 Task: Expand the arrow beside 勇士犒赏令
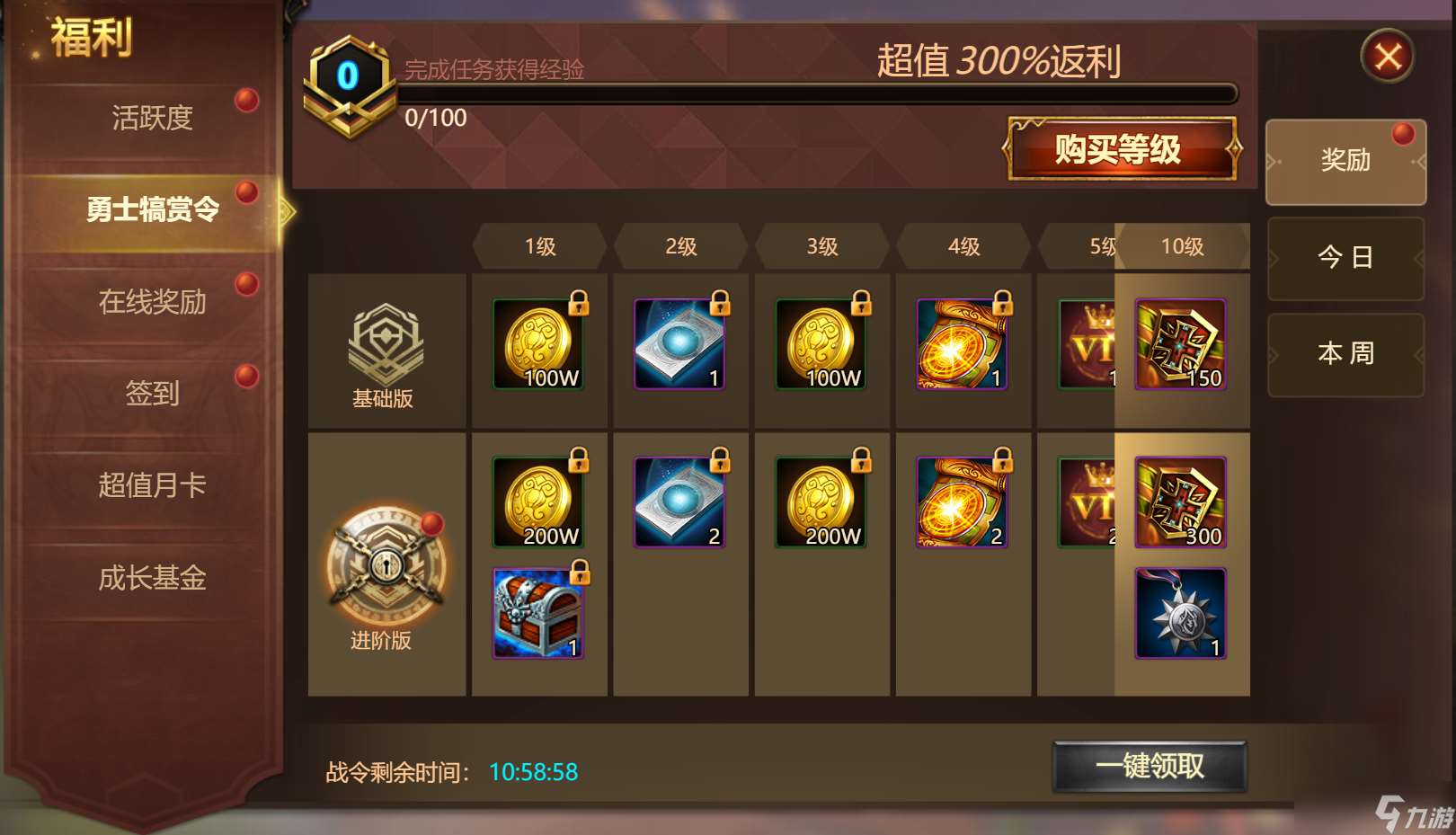(286, 208)
